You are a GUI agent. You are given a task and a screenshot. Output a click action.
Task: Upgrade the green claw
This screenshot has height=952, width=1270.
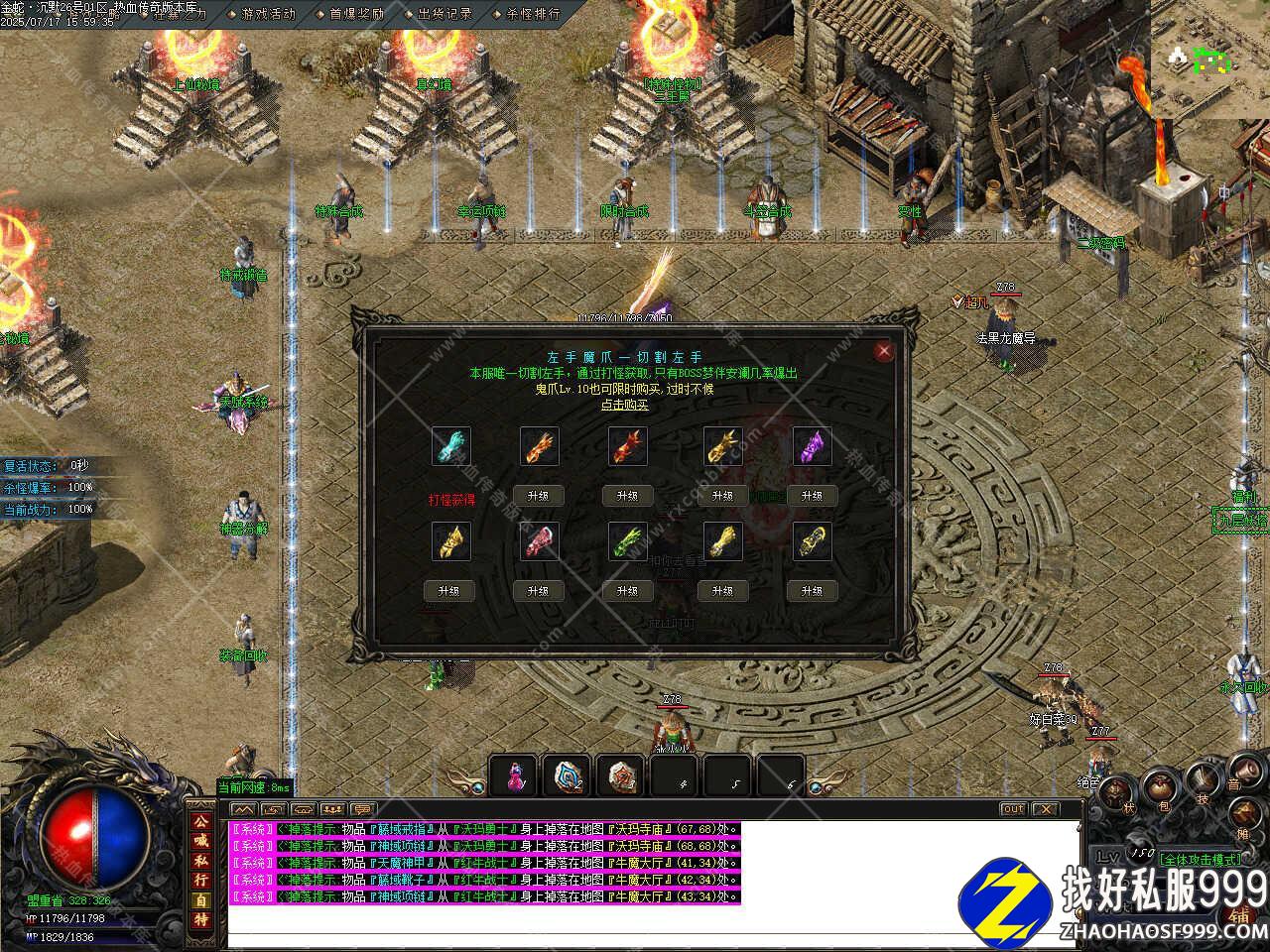coord(627,590)
